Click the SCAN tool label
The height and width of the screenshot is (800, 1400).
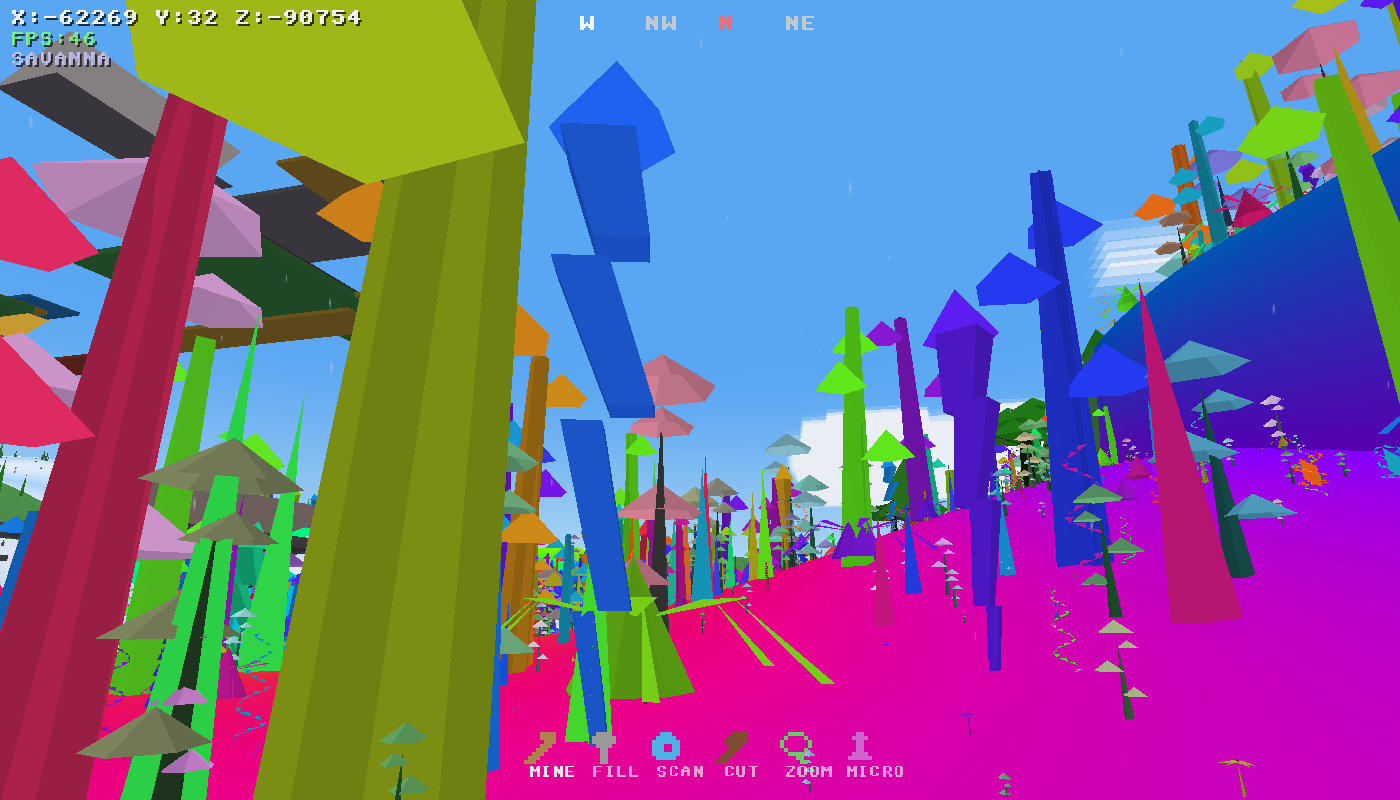678,771
